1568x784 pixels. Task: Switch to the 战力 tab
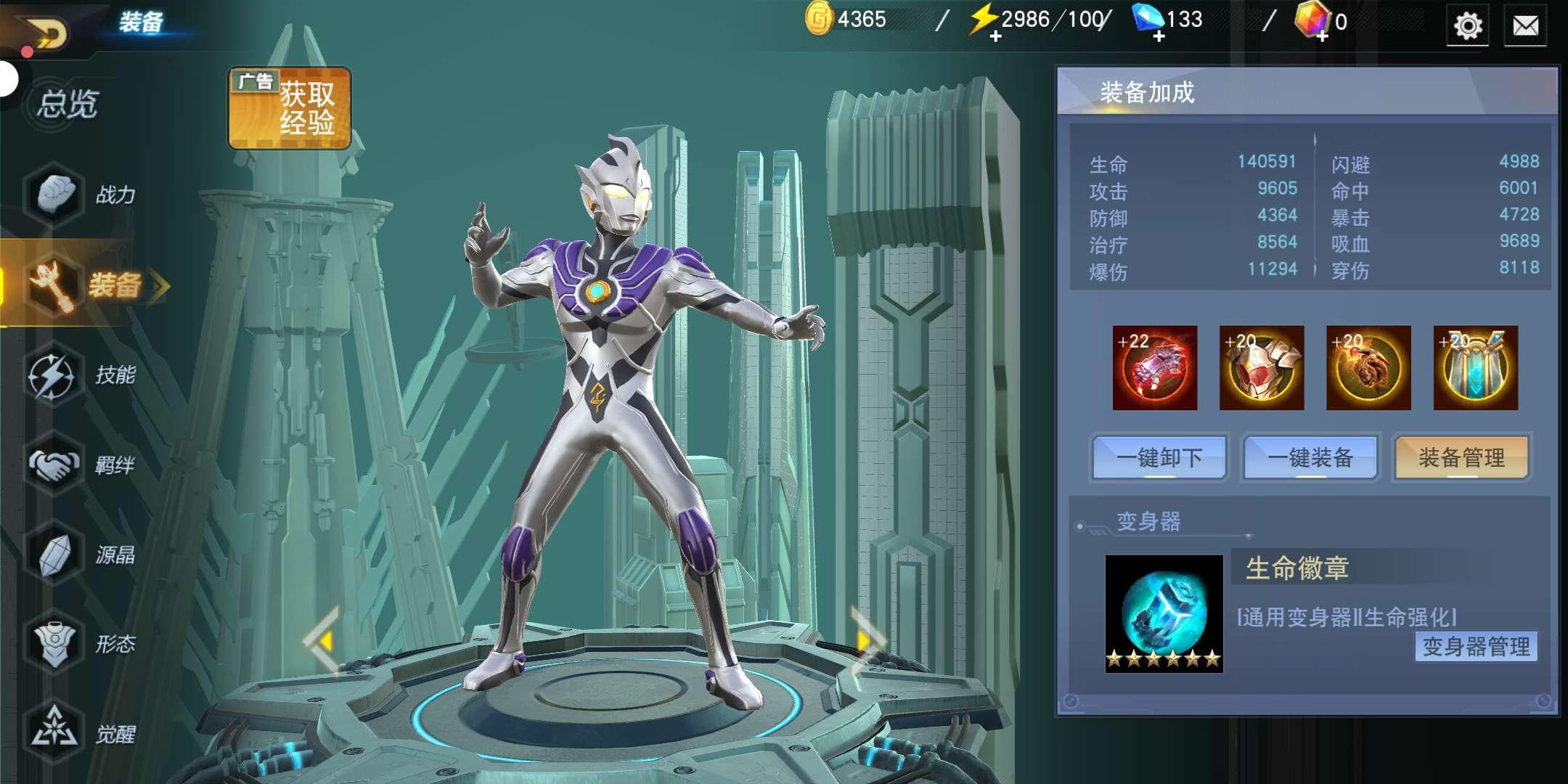pyautogui.click(x=83, y=195)
